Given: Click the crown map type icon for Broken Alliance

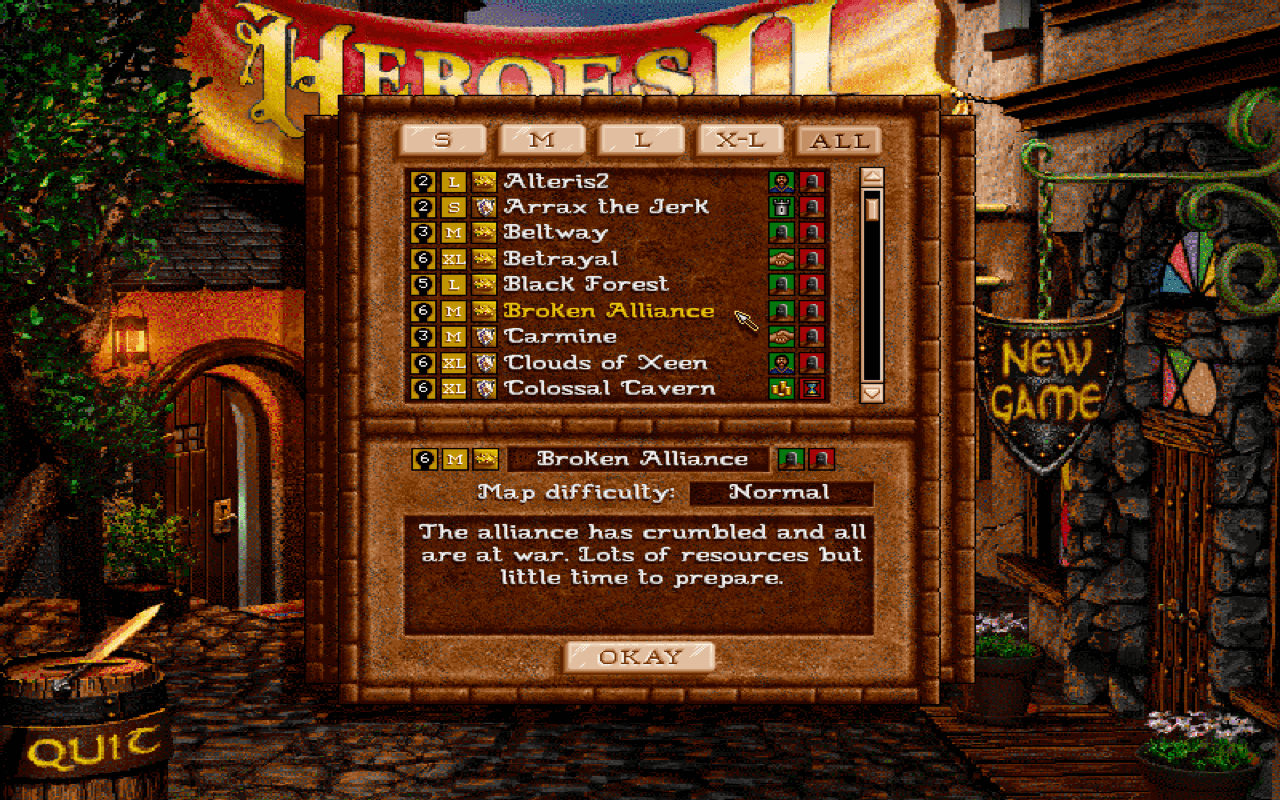Looking at the screenshot, I should 484,311.
